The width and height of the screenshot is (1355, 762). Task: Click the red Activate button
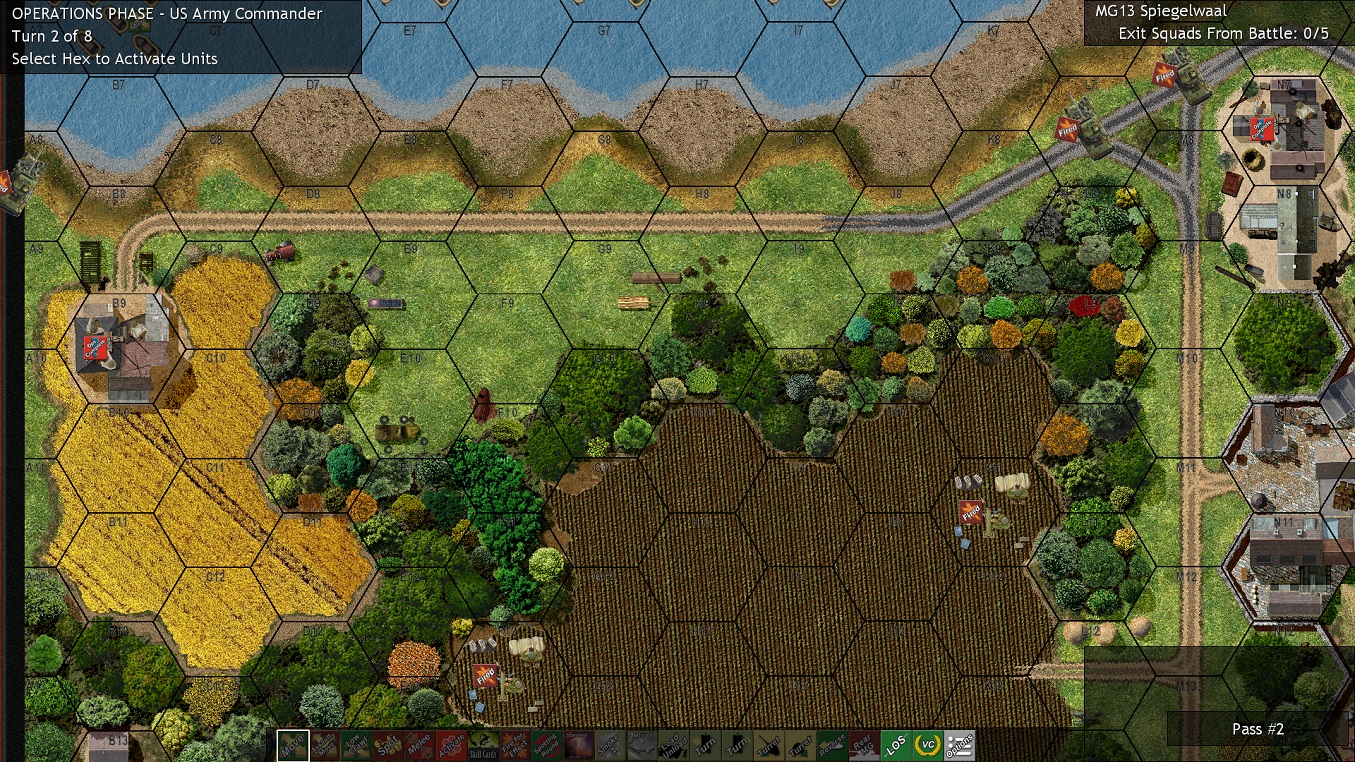(x=451, y=746)
